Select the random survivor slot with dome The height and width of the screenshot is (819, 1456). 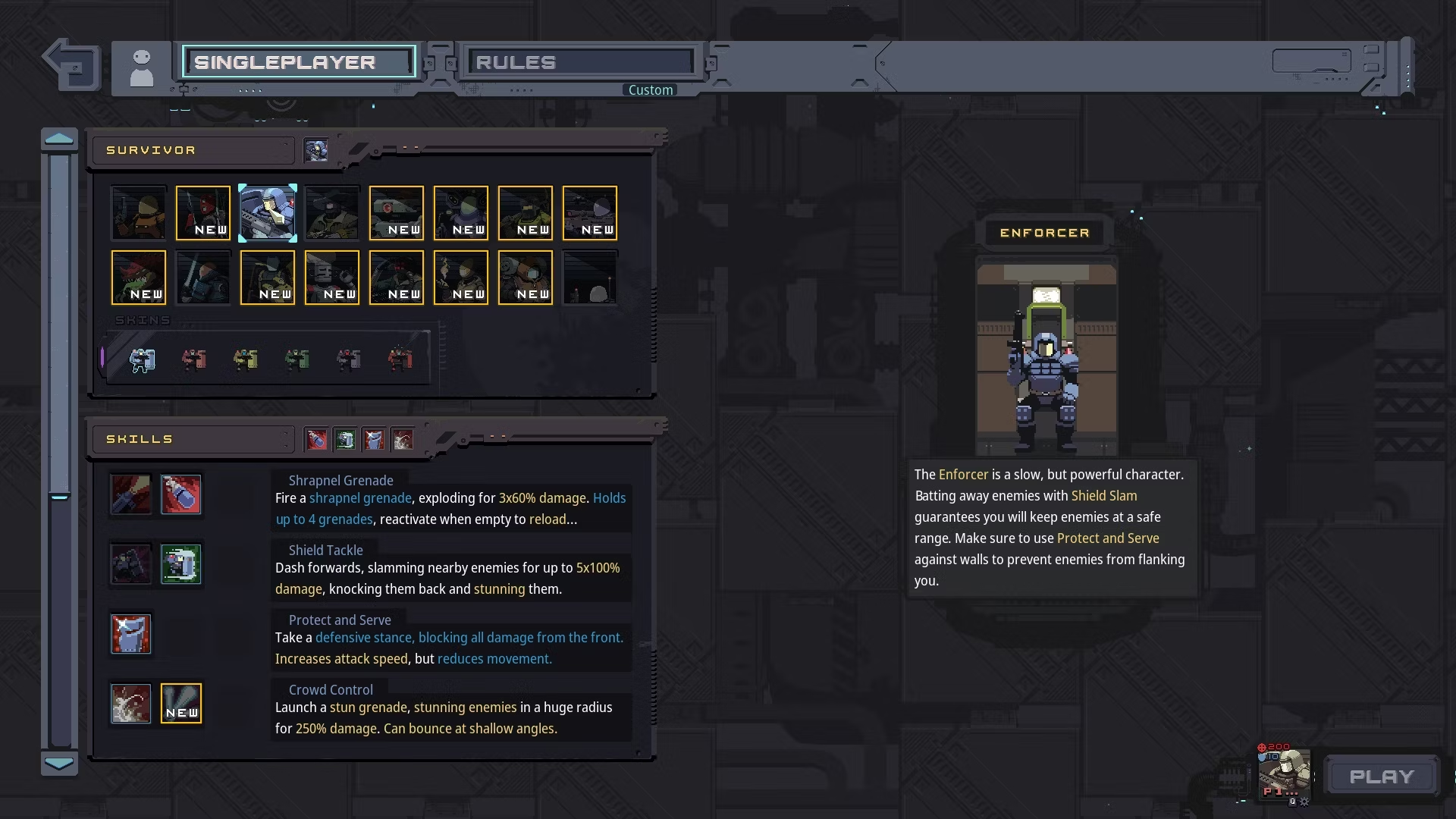[x=590, y=278]
